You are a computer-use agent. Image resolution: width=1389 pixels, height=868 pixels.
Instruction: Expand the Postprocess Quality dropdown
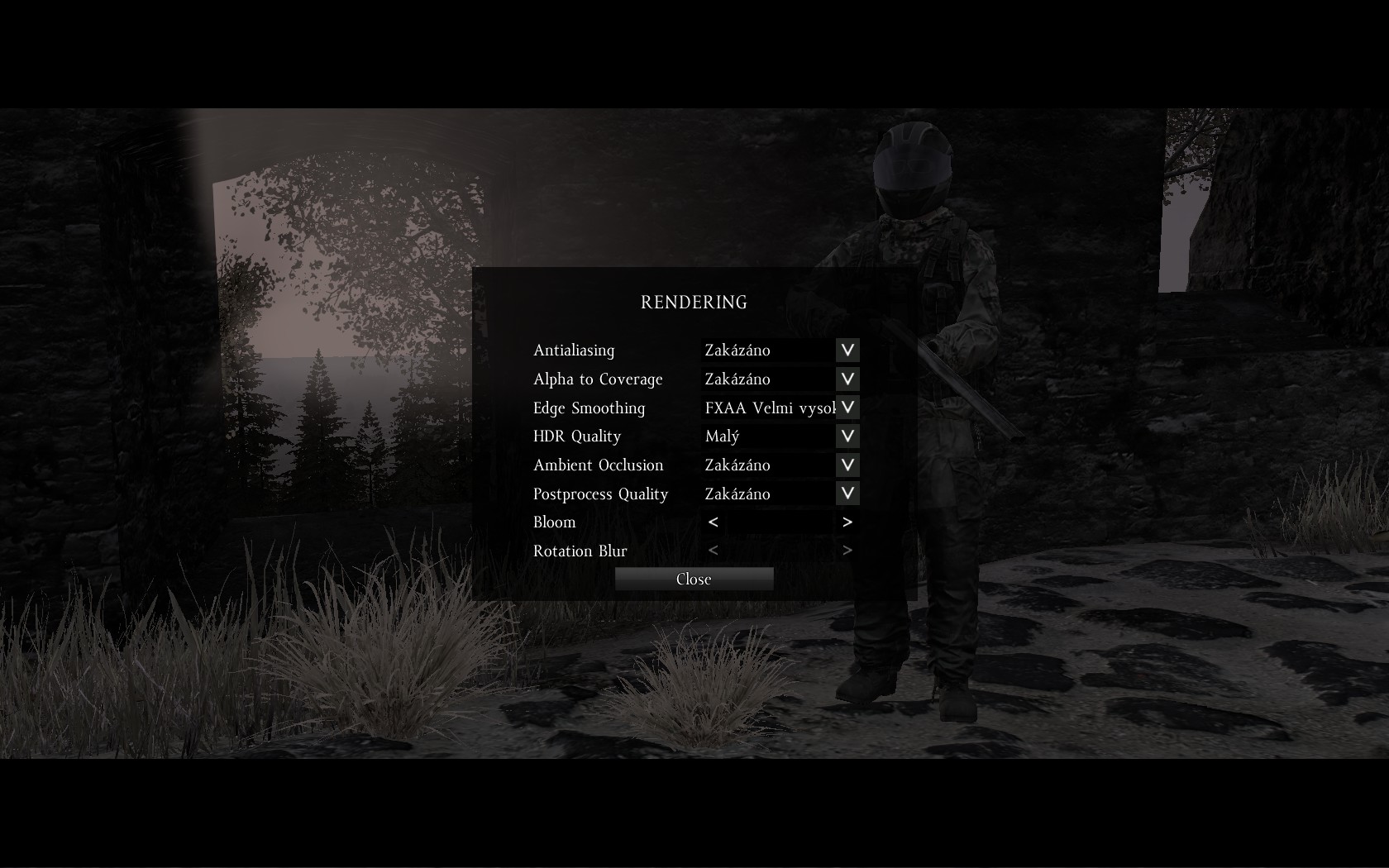847,494
